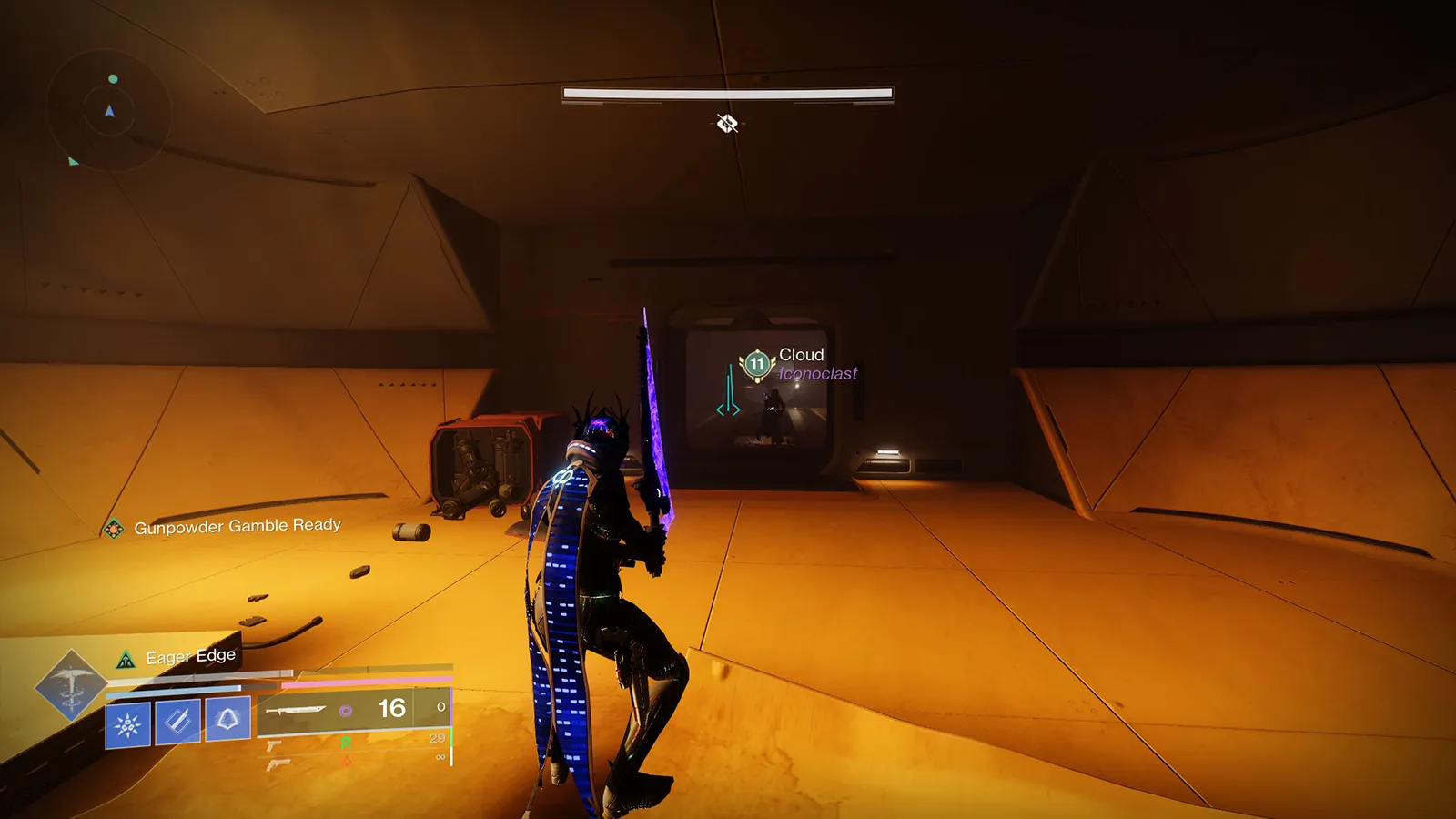This screenshot has height=819, width=1456.
Task: Click the Eager Edge perk icon
Action: pos(126,660)
